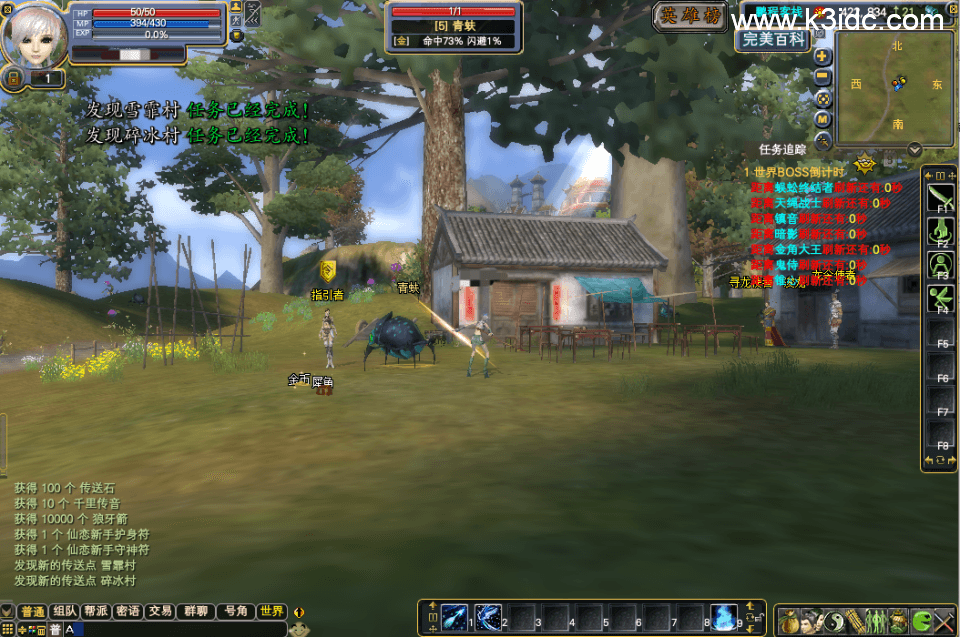This screenshot has height=637, width=960.
Task: Open the yin-yang skills menu icon
Action: point(833,620)
